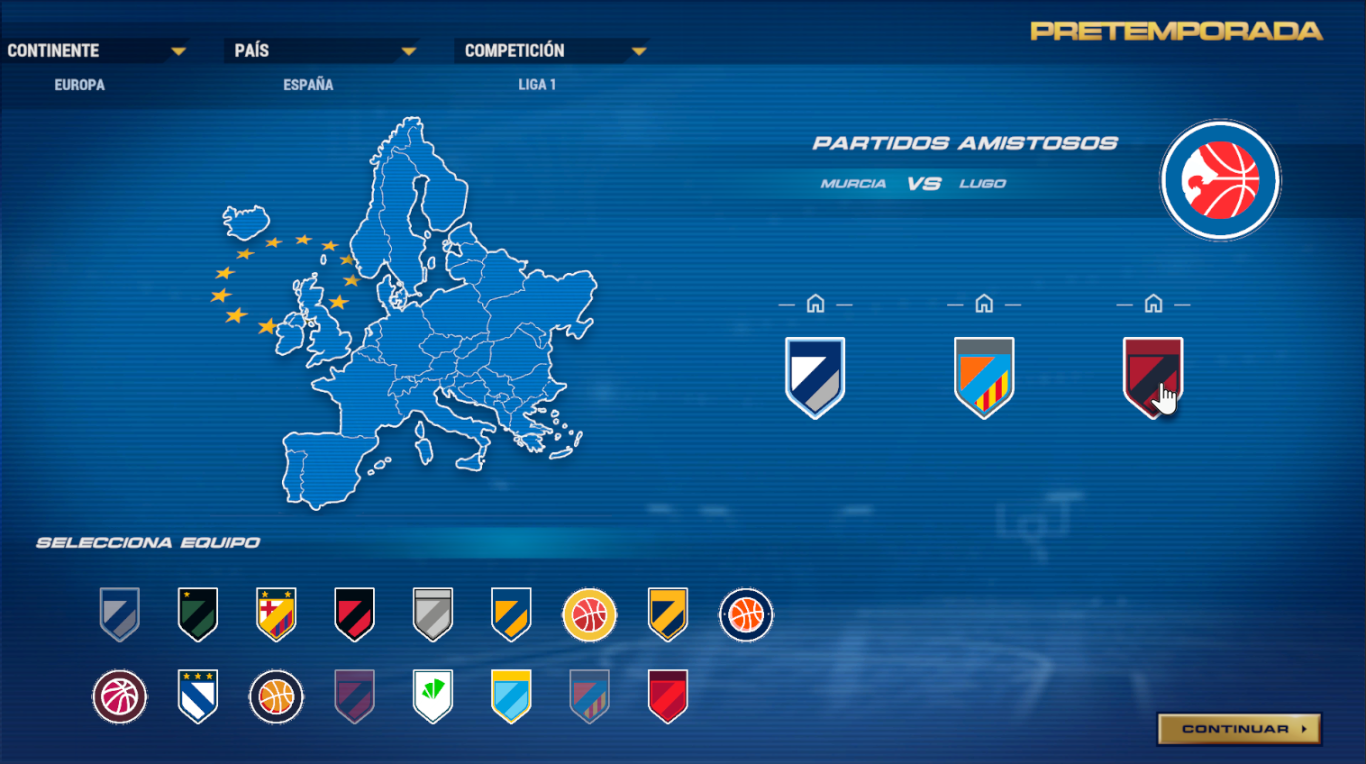Screen dimensions: 1366x764
Task: Select the light blue shield with yellow top
Action: pos(511,696)
